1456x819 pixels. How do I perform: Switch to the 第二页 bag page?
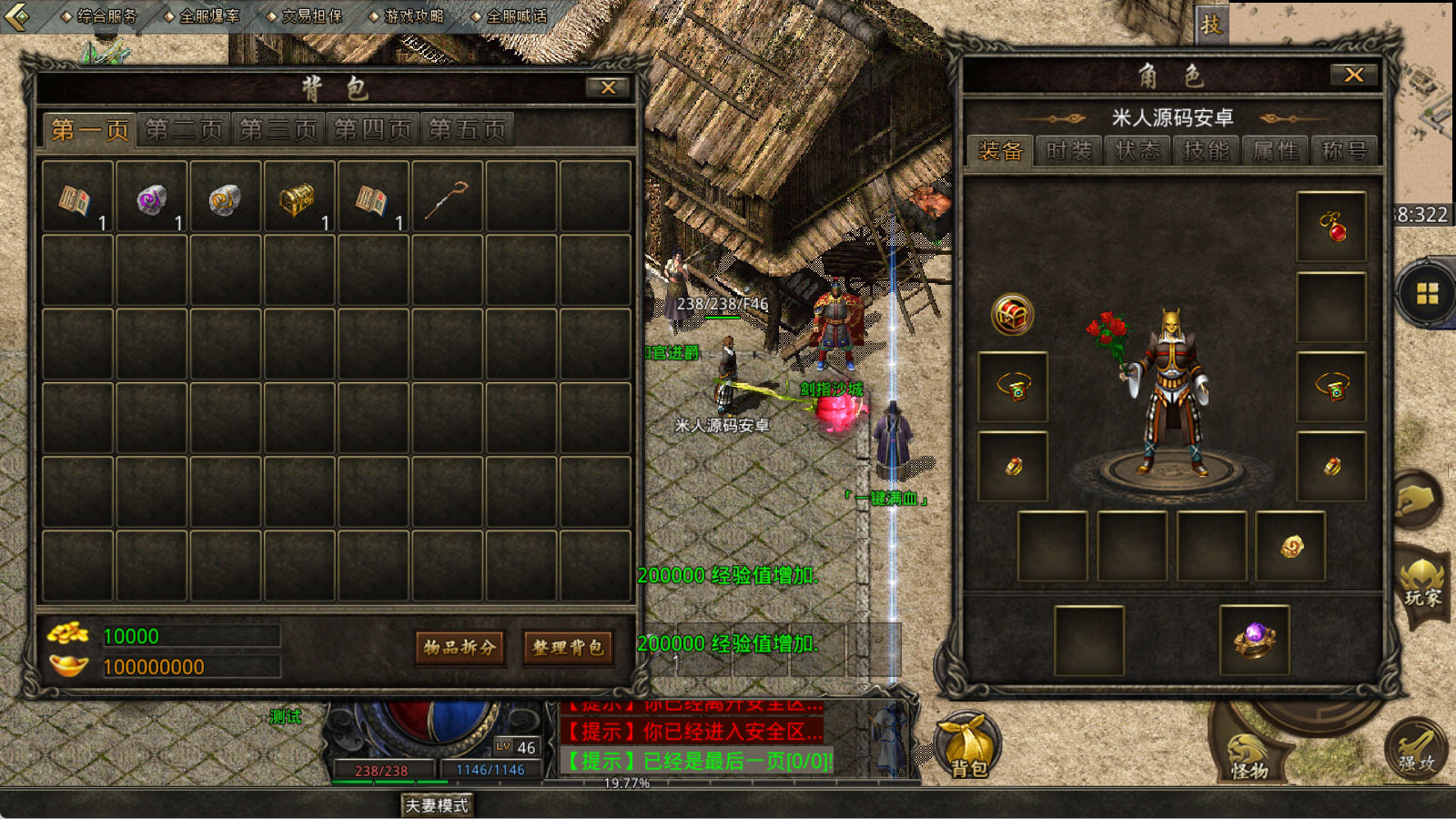click(x=184, y=130)
